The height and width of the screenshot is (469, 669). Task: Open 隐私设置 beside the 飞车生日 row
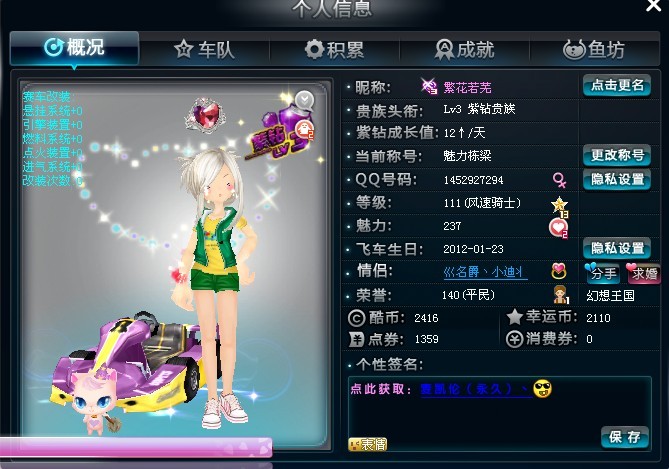tap(616, 248)
